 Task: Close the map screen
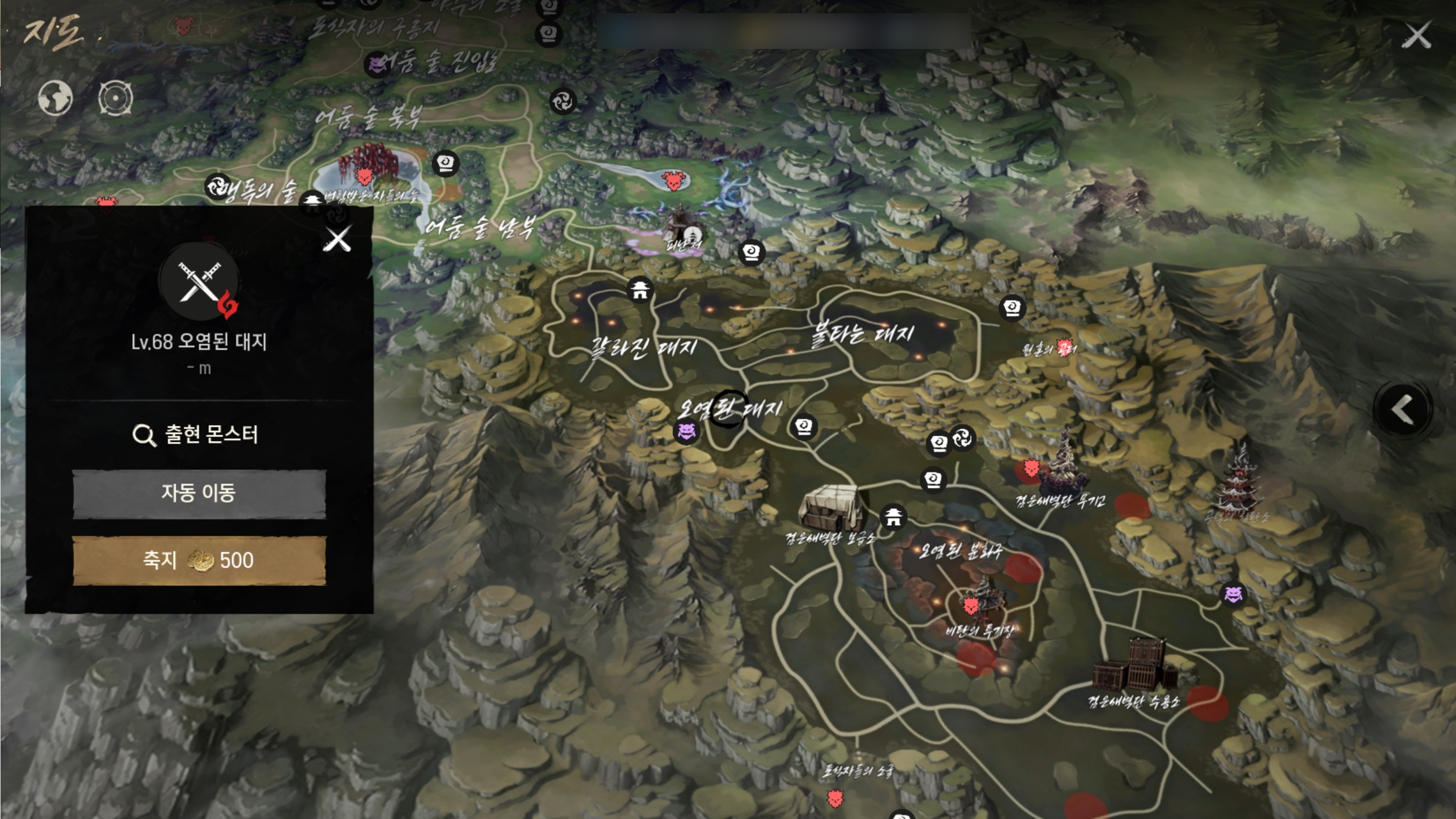[1416, 36]
